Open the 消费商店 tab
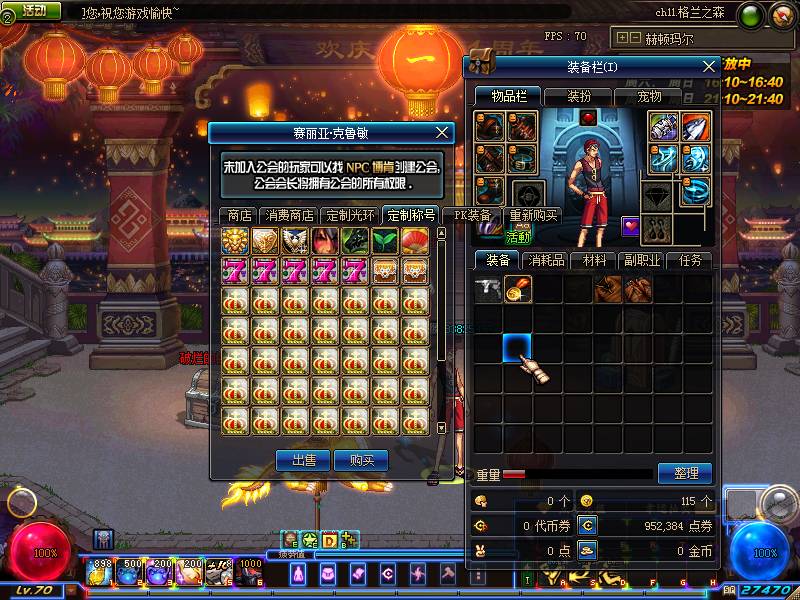The width and height of the screenshot is (800, 600). click(x=289, y=215)
